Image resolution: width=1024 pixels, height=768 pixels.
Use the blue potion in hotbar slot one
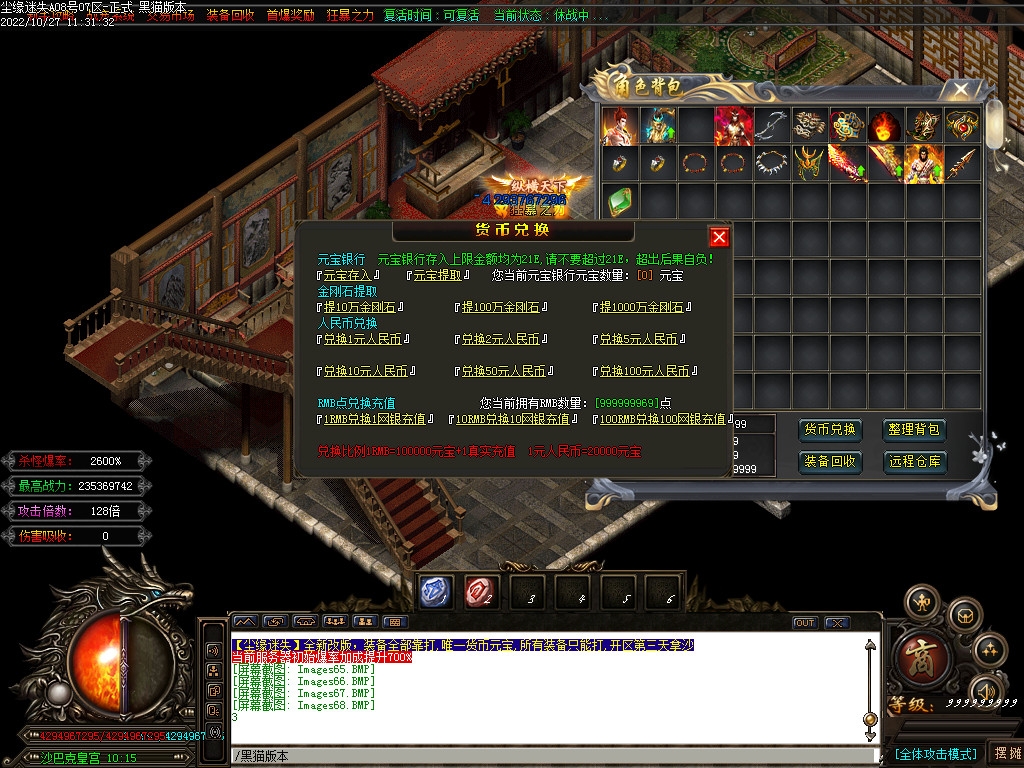[436, 592]
